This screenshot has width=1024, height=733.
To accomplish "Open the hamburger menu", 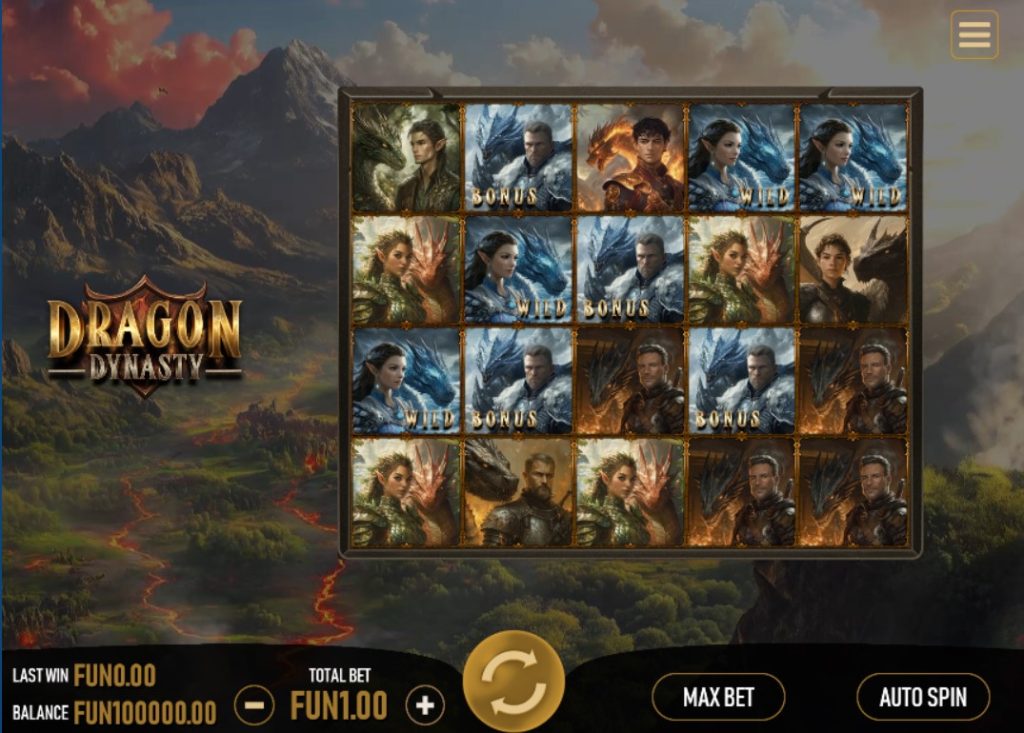I will point(973,35).
